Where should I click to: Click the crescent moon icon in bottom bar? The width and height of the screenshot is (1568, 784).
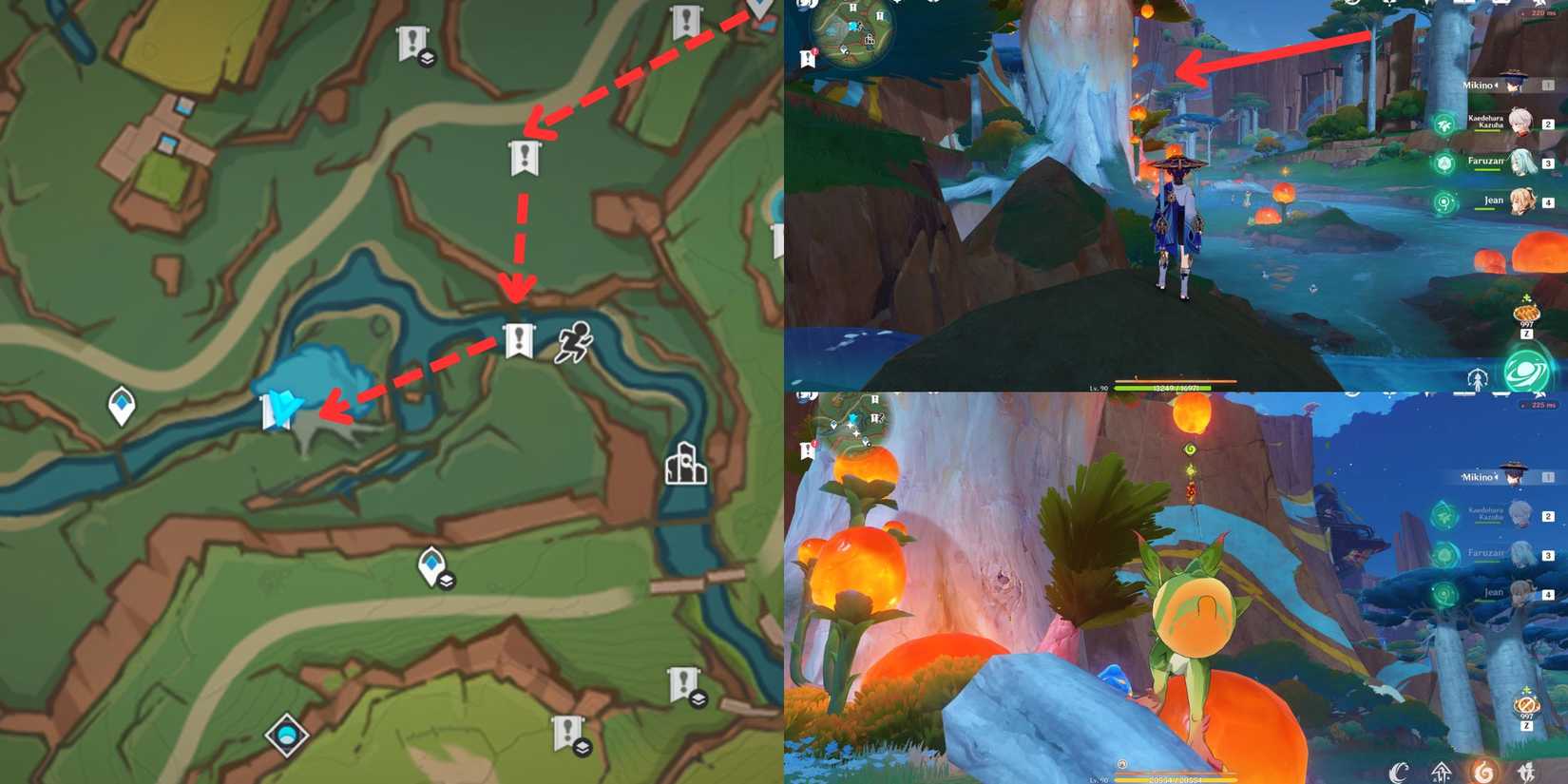click(1398, 770)
